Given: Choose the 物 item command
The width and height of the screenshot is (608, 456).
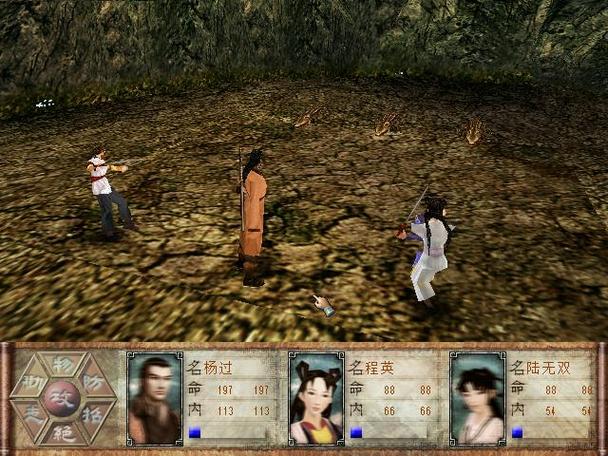Looking at the screenshot, I should (x=62, y=364).
